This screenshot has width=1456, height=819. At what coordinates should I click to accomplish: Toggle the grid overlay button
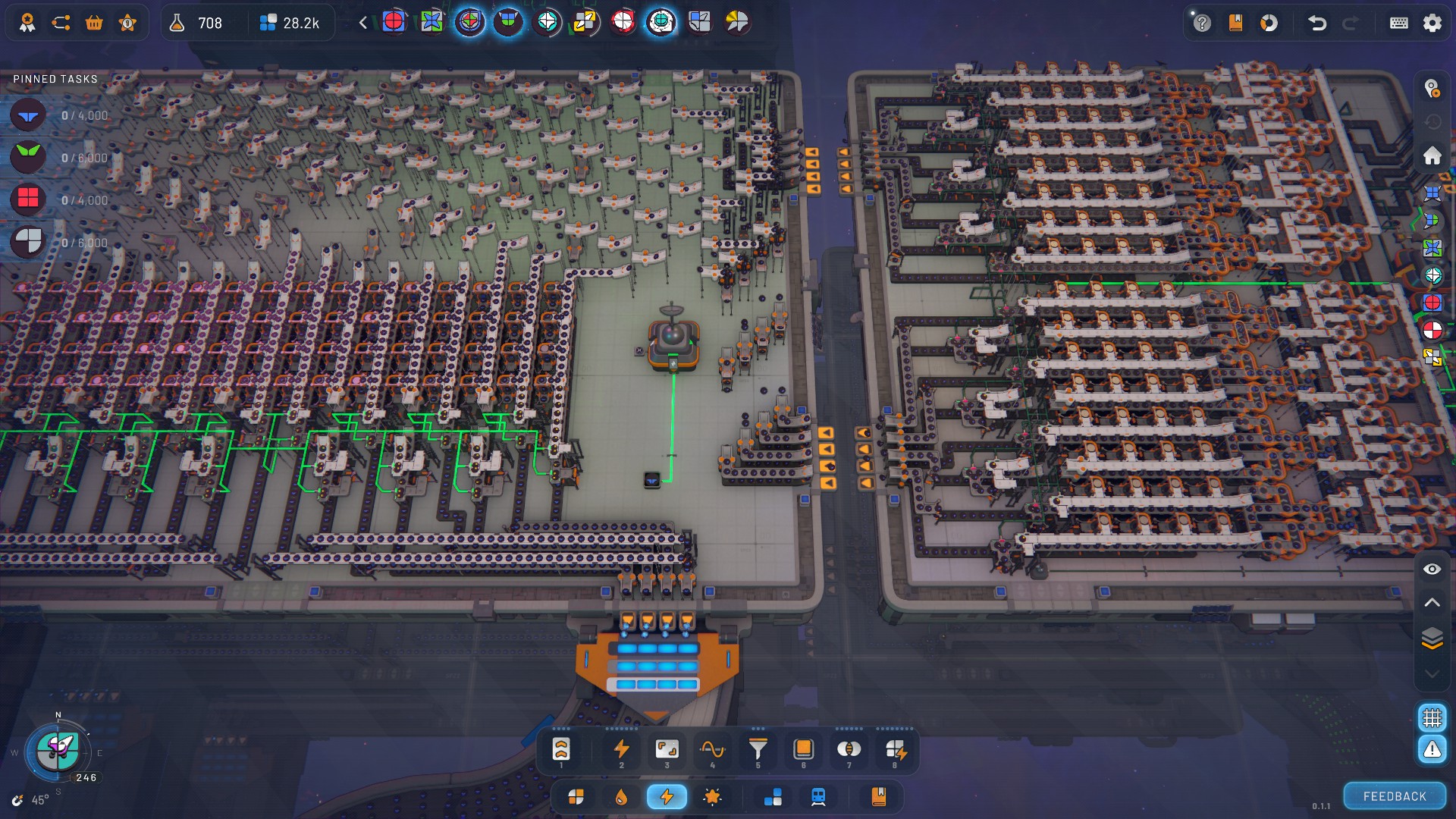click(x=1432, y=717)
